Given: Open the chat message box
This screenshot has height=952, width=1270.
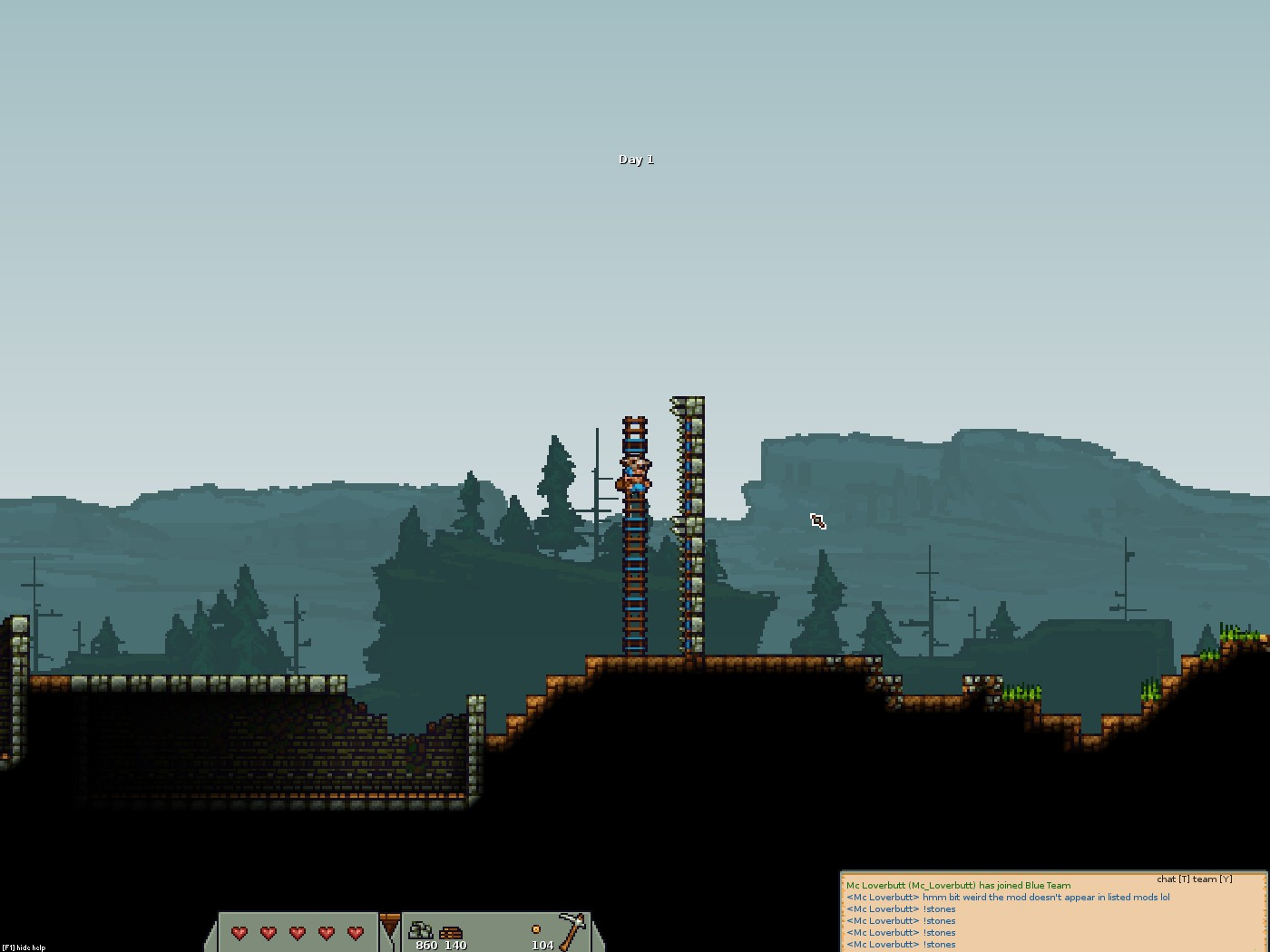Looking at the screenshot, I should click(1053, 913).
